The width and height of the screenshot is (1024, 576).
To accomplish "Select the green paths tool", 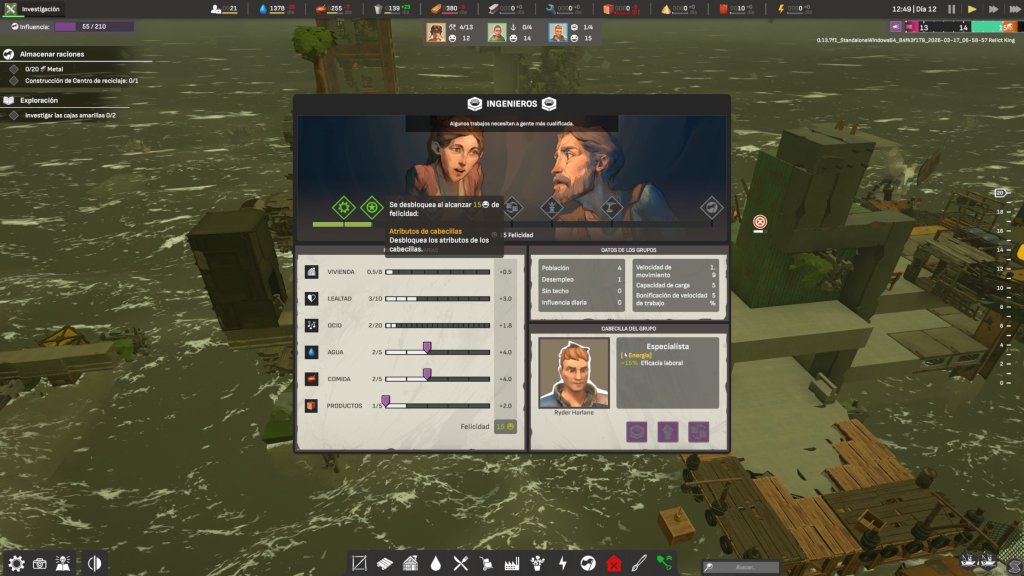I will [x=665, y=563].
